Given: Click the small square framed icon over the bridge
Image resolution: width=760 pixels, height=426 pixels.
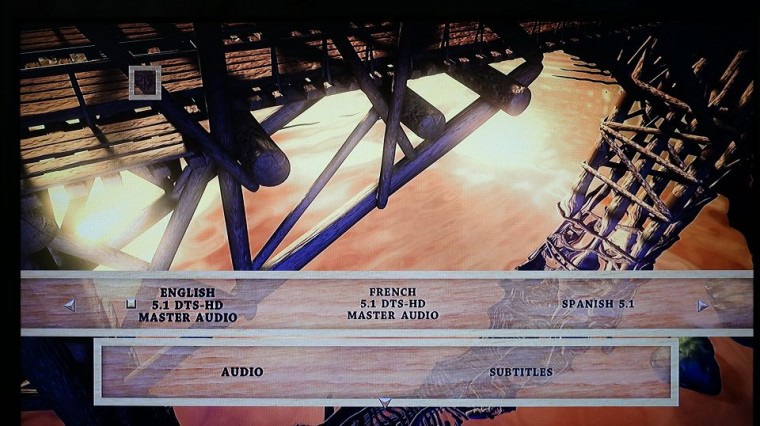Looking at the screenshot, I should tap(145, 81).
